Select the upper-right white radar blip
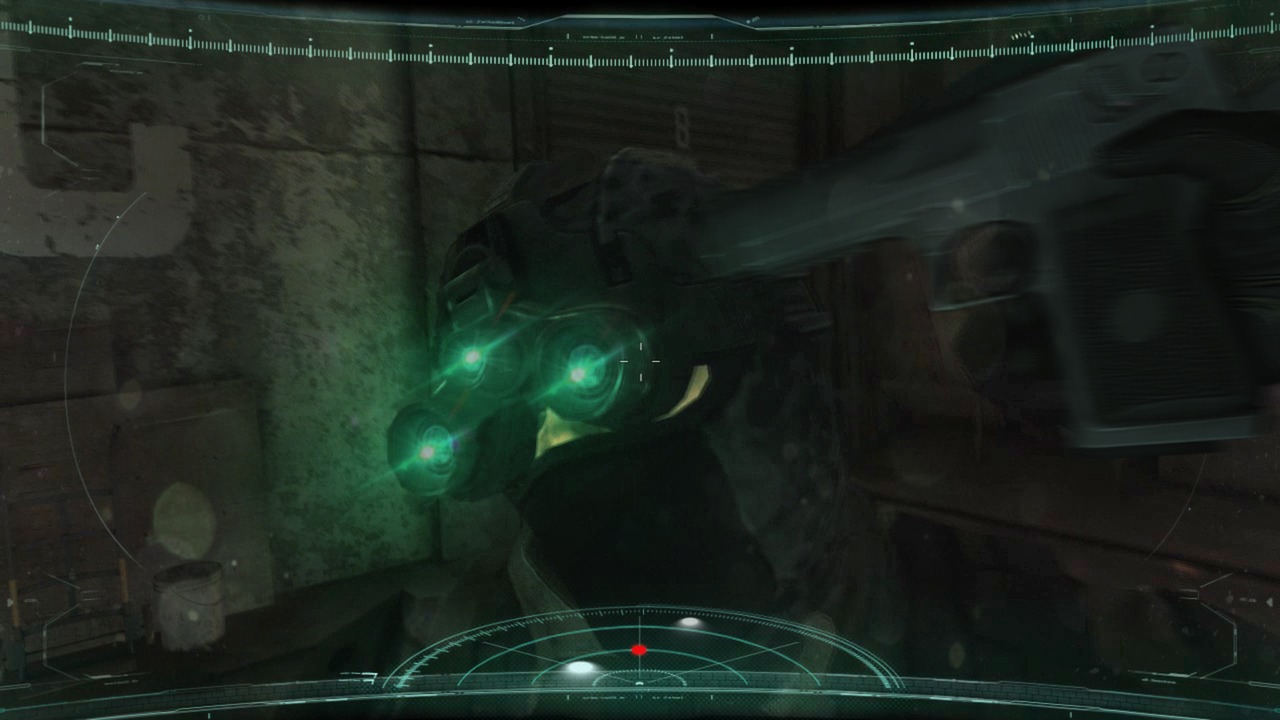Image resolution: width=1280 pixels, height=720 pixels. (691, 622)
